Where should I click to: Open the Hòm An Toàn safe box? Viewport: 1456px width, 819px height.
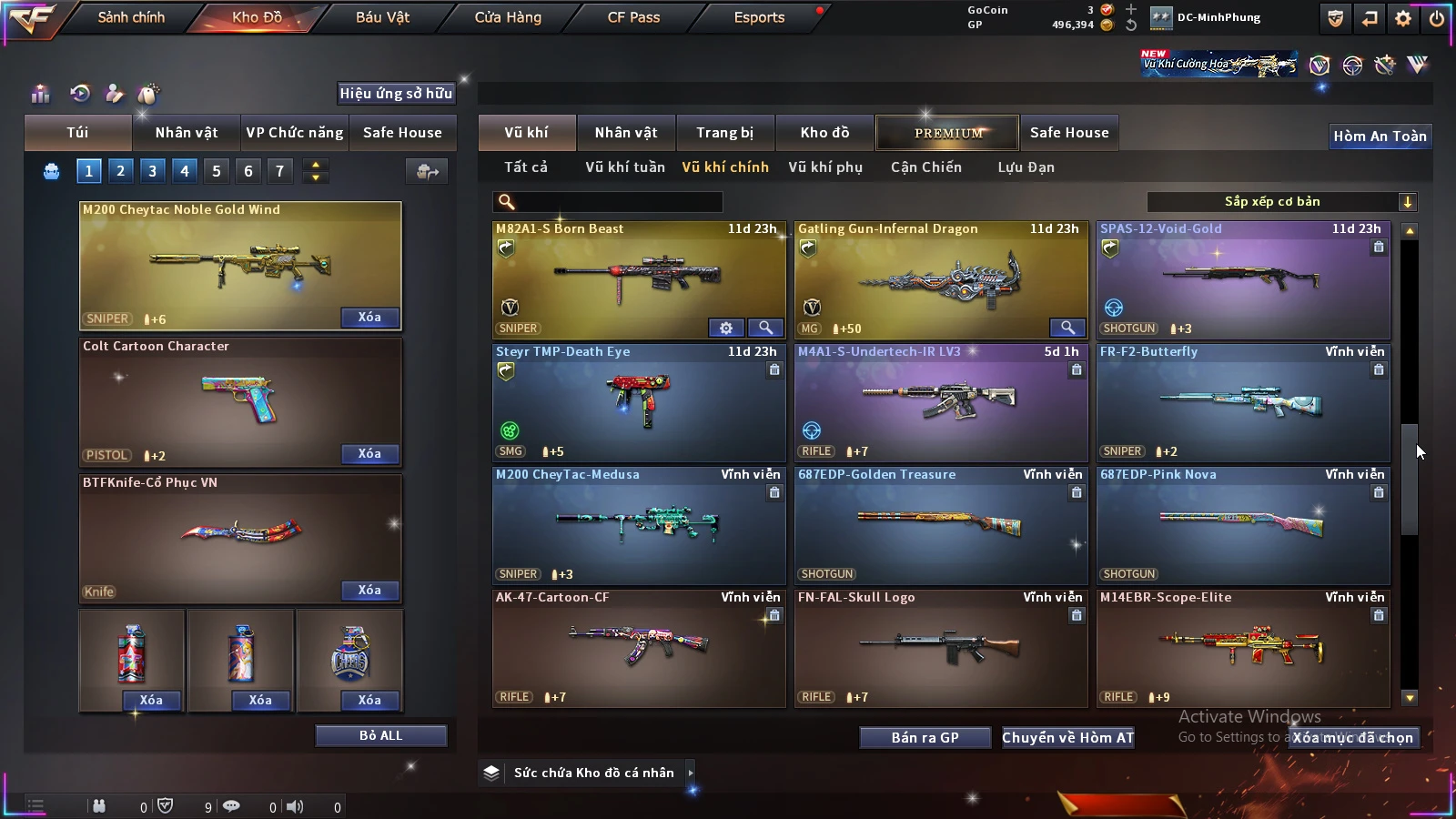click(x=1380, y=136)
